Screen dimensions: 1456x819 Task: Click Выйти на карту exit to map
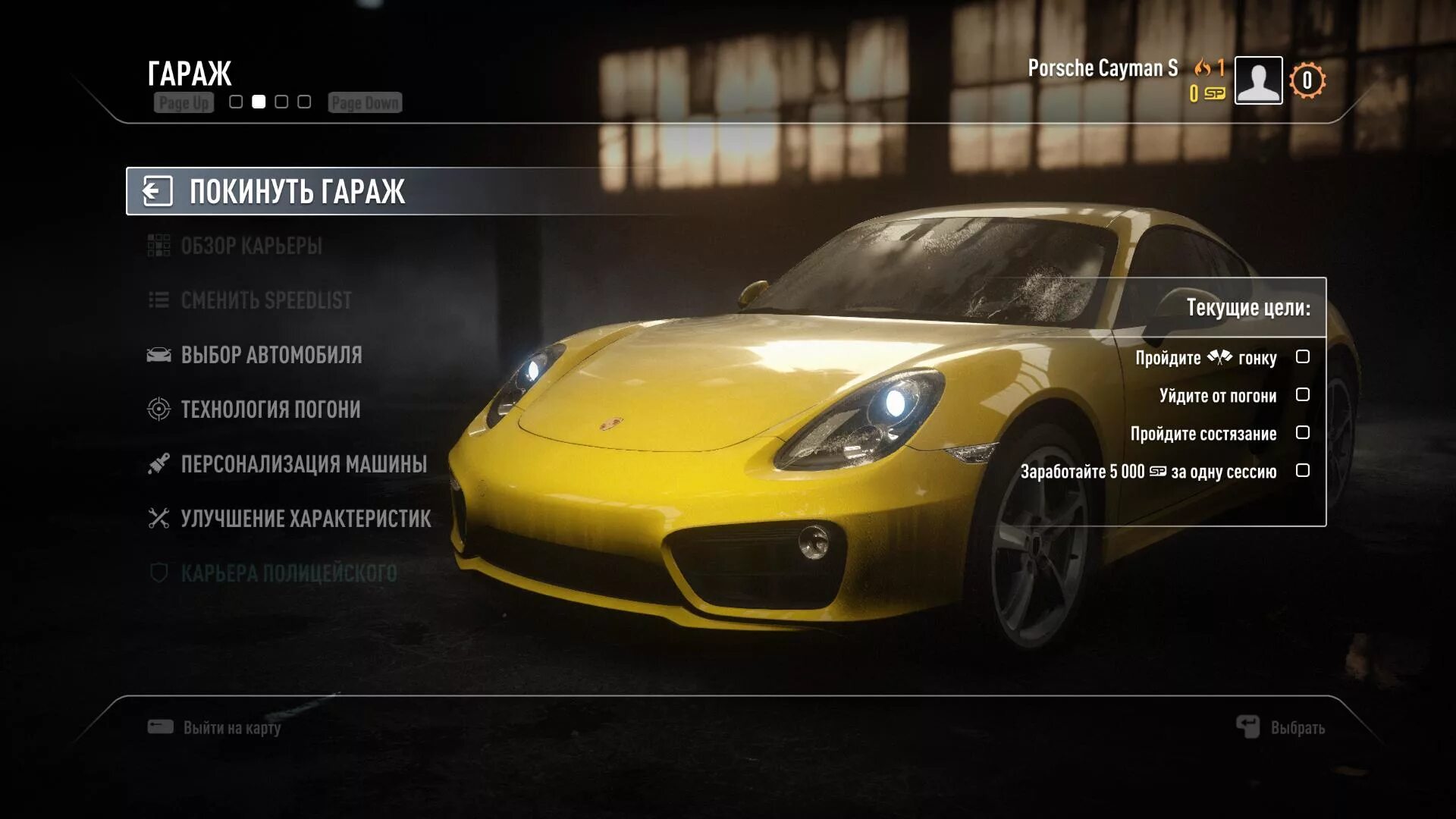231,728
